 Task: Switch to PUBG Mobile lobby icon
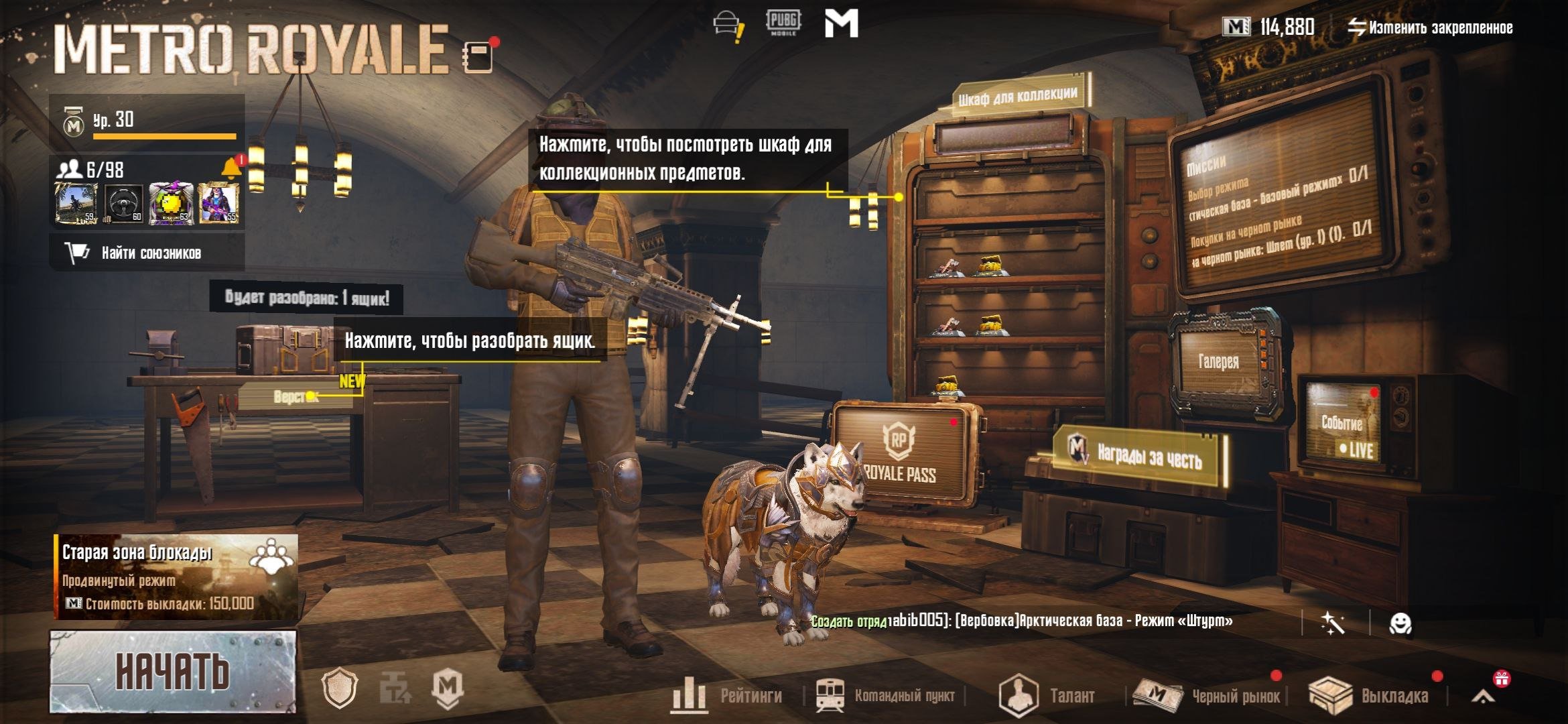point(783,23)
